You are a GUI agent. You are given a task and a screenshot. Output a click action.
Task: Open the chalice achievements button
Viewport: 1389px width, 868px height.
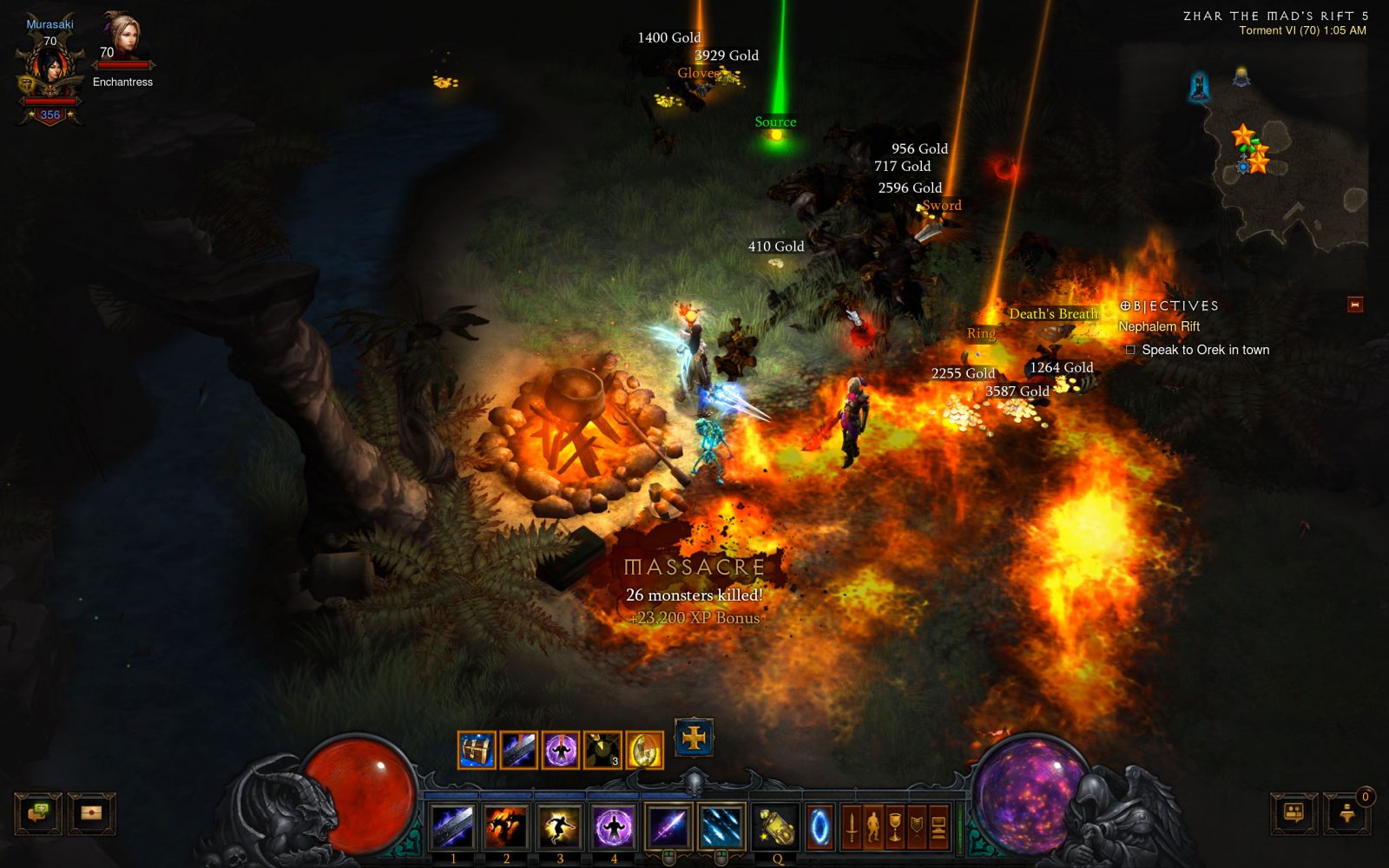895,826
